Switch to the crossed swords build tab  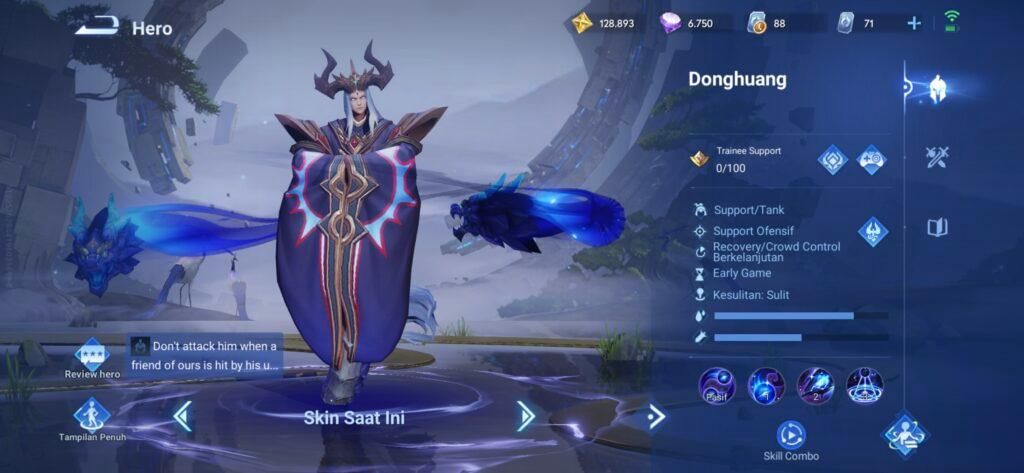tap(937, 157)
